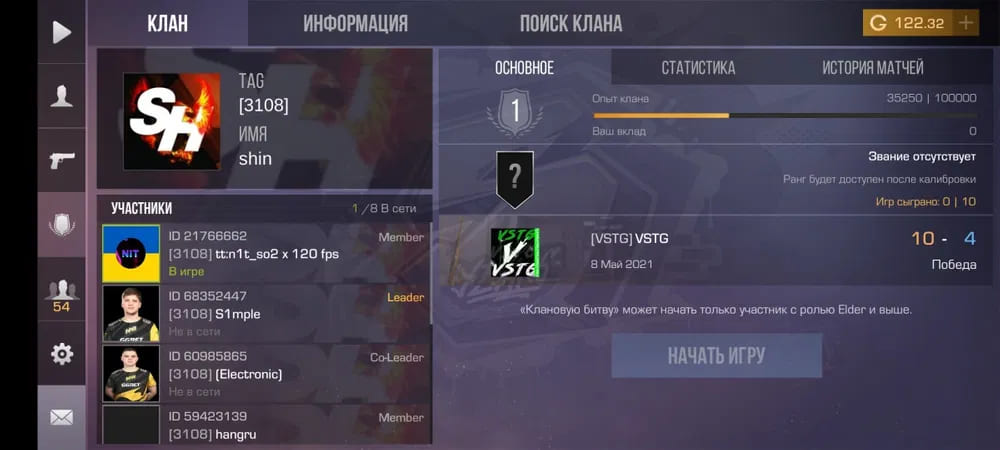Open the VSTG match result entry
The image size is (1000, 450).
(715, 252)
